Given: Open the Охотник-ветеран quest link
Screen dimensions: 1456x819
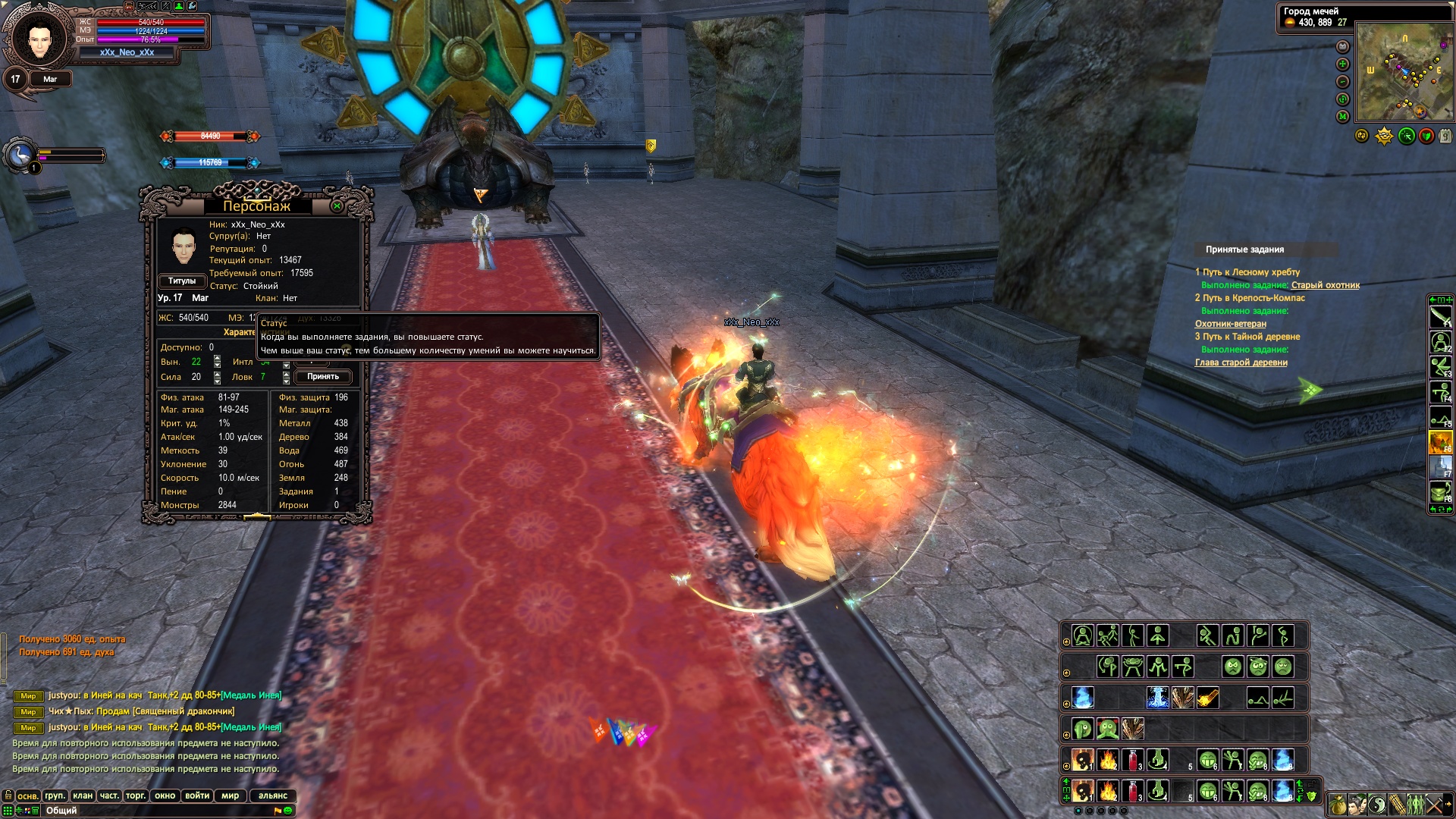Looking at the screenshot, I should click(1230, 324).
